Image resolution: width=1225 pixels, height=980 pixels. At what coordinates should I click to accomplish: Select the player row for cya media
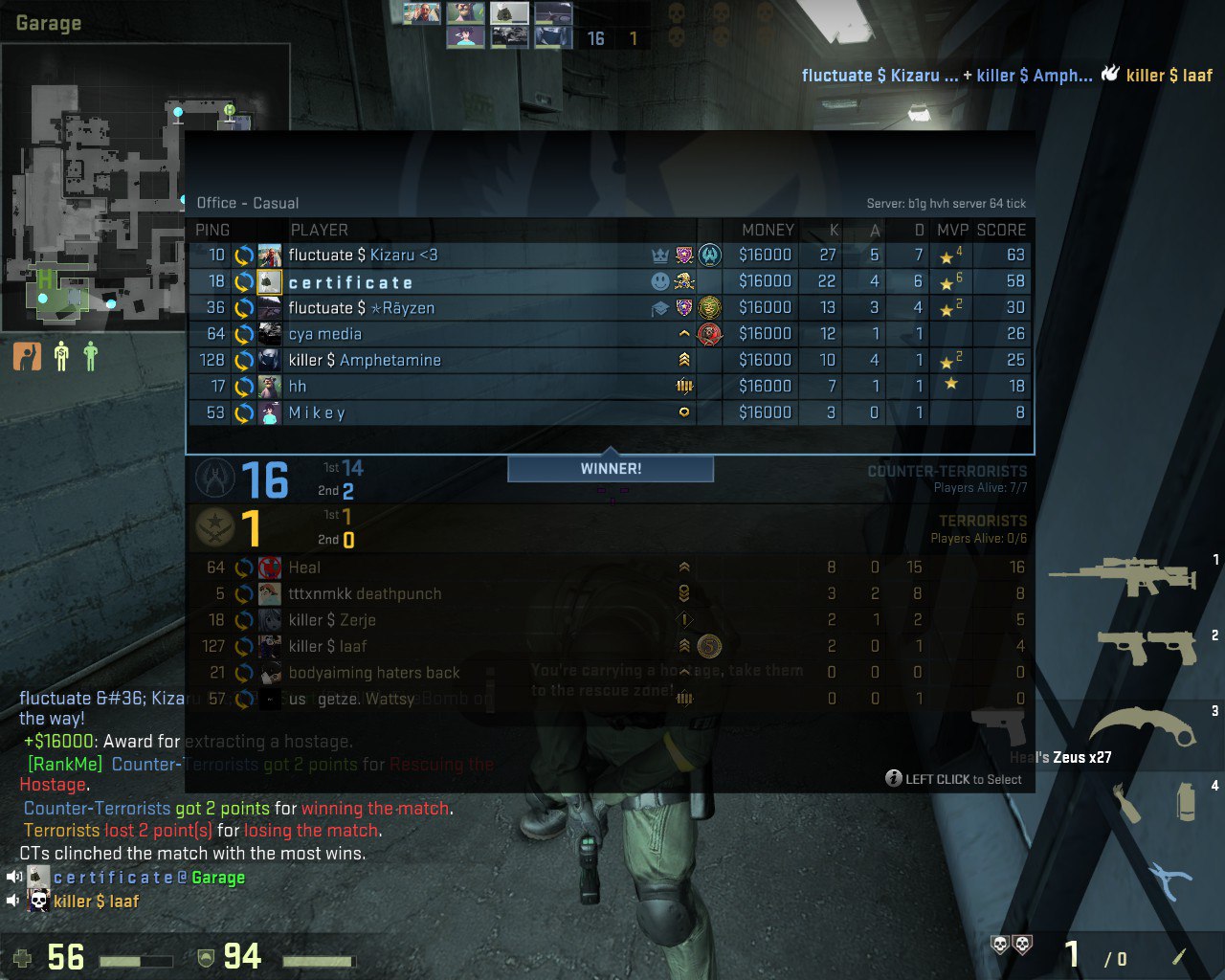[479, 334]
